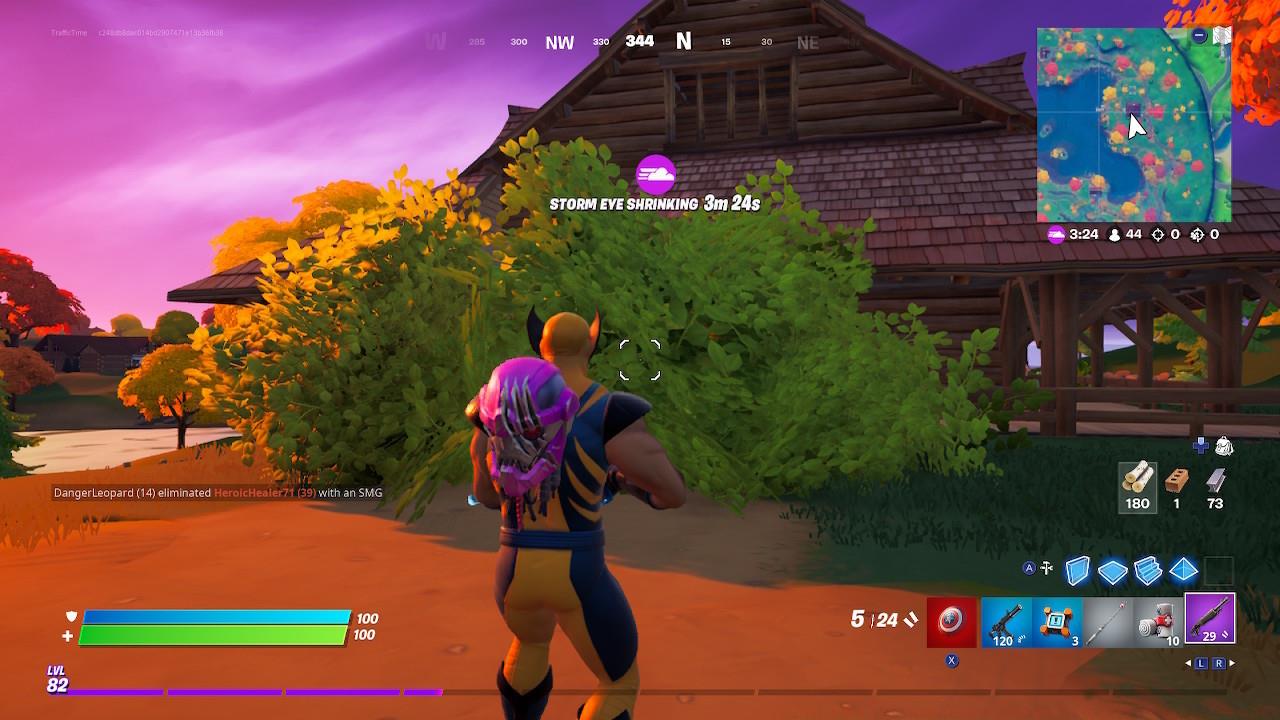This screenshot has height=720, width=1280.
Task: Toggle the pyramid build piece
Action: [1182, 568]
